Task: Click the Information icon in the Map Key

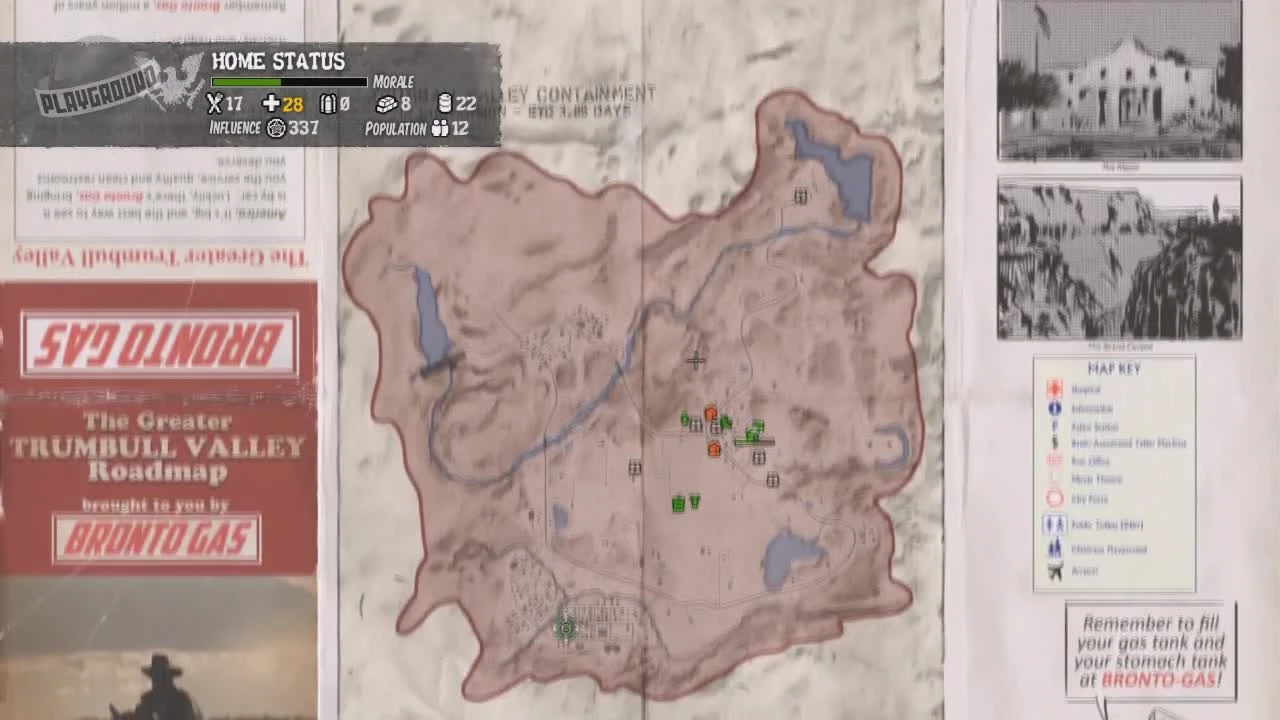Action: 1054,408
